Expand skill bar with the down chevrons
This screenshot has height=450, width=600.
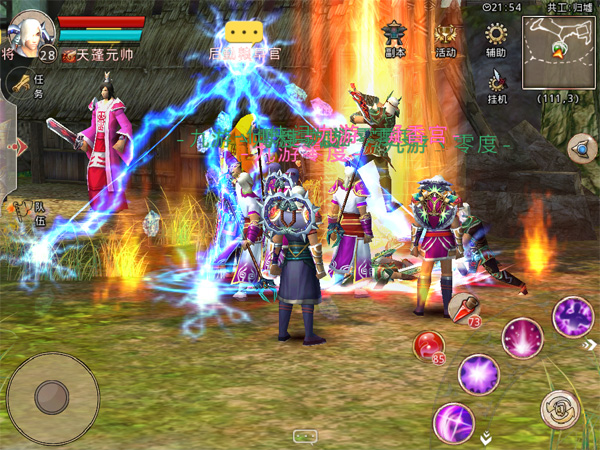(x=486, y=437)
